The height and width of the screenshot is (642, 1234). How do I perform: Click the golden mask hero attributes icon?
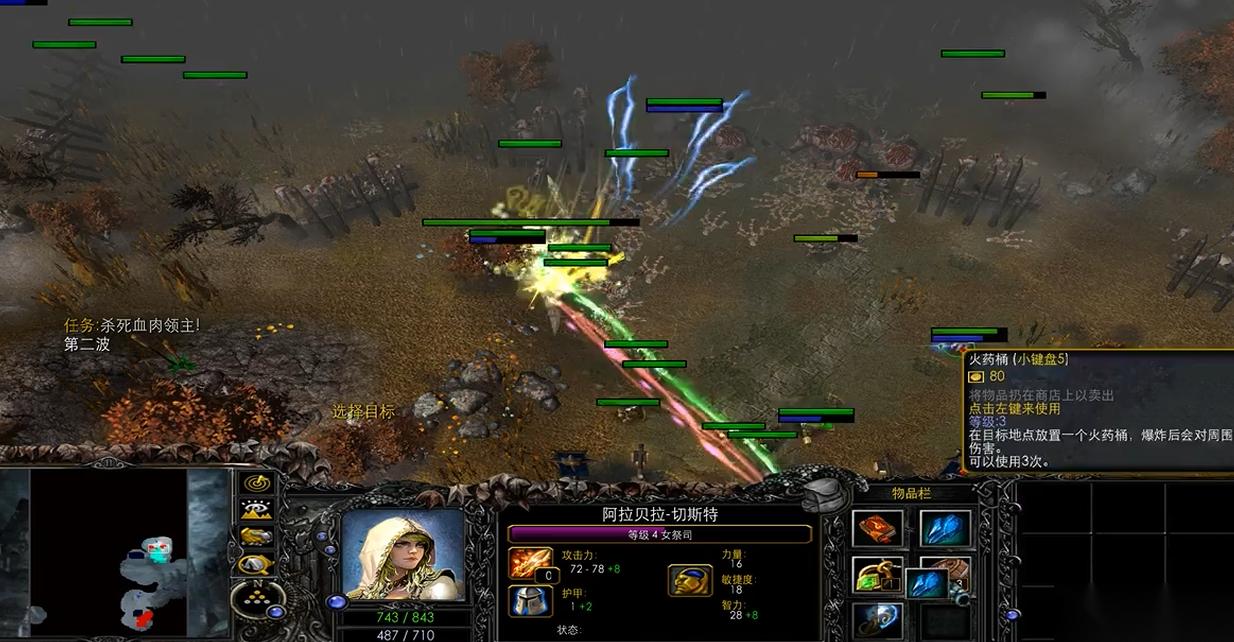[690, 580]
